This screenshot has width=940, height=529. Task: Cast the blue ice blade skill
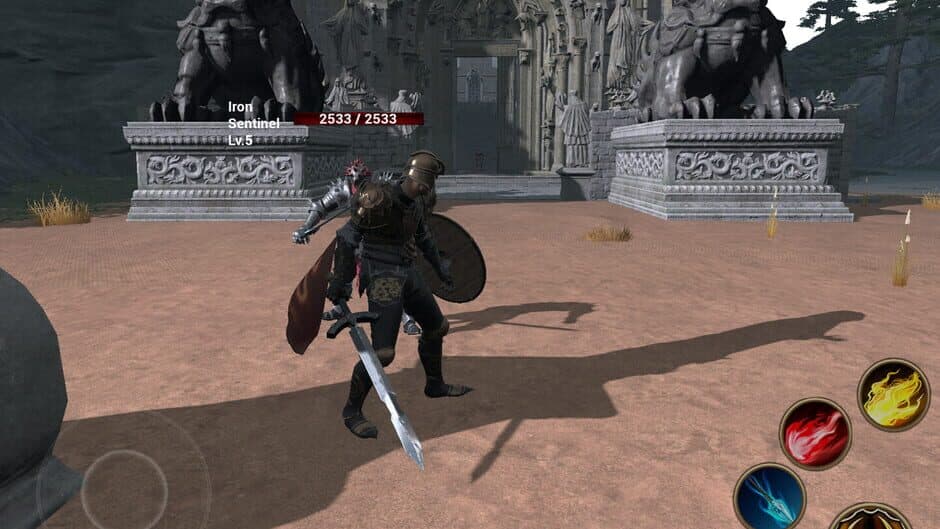click(769, 497)
